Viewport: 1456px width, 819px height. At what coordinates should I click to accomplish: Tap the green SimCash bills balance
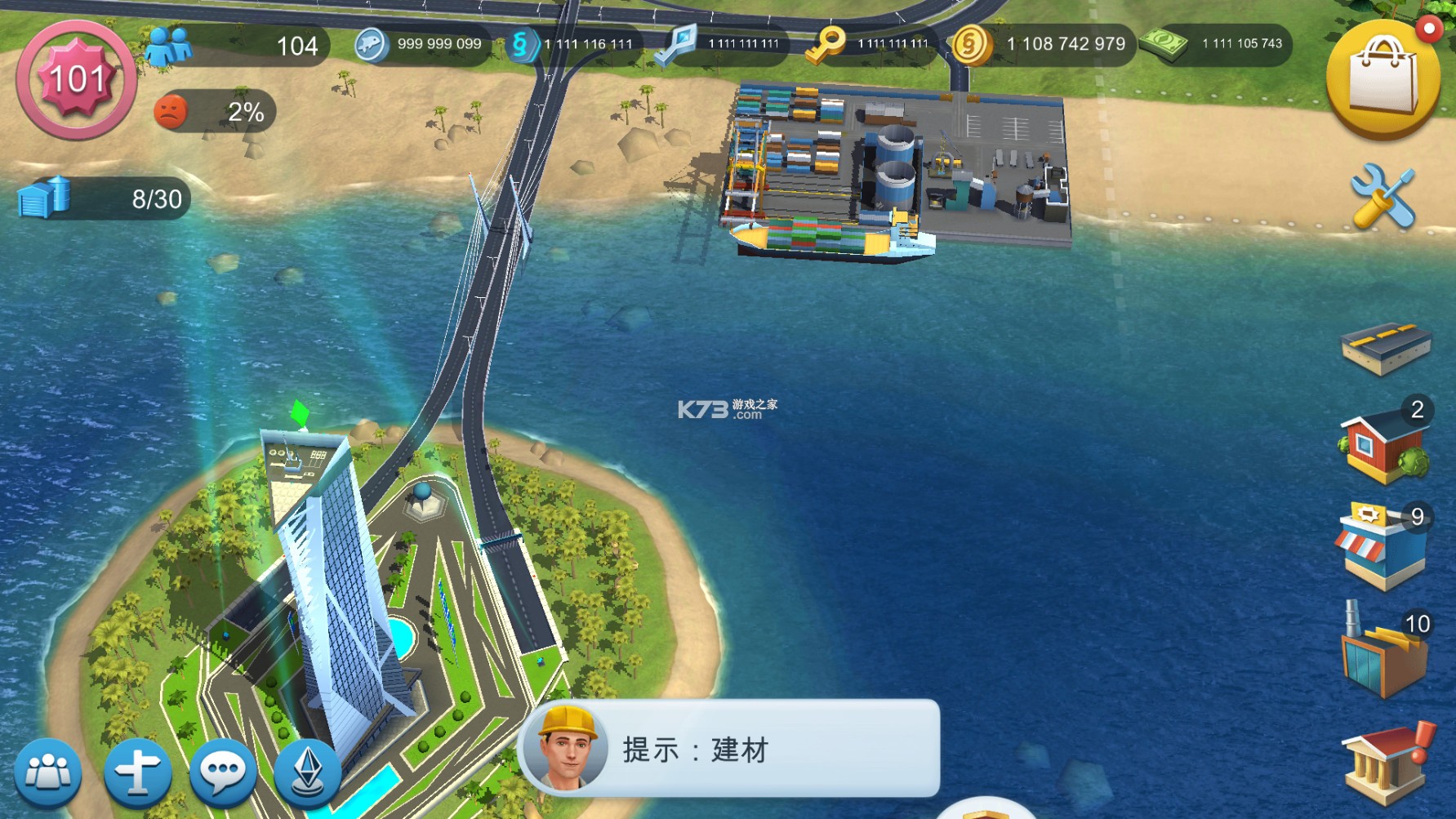[1215, 44]
